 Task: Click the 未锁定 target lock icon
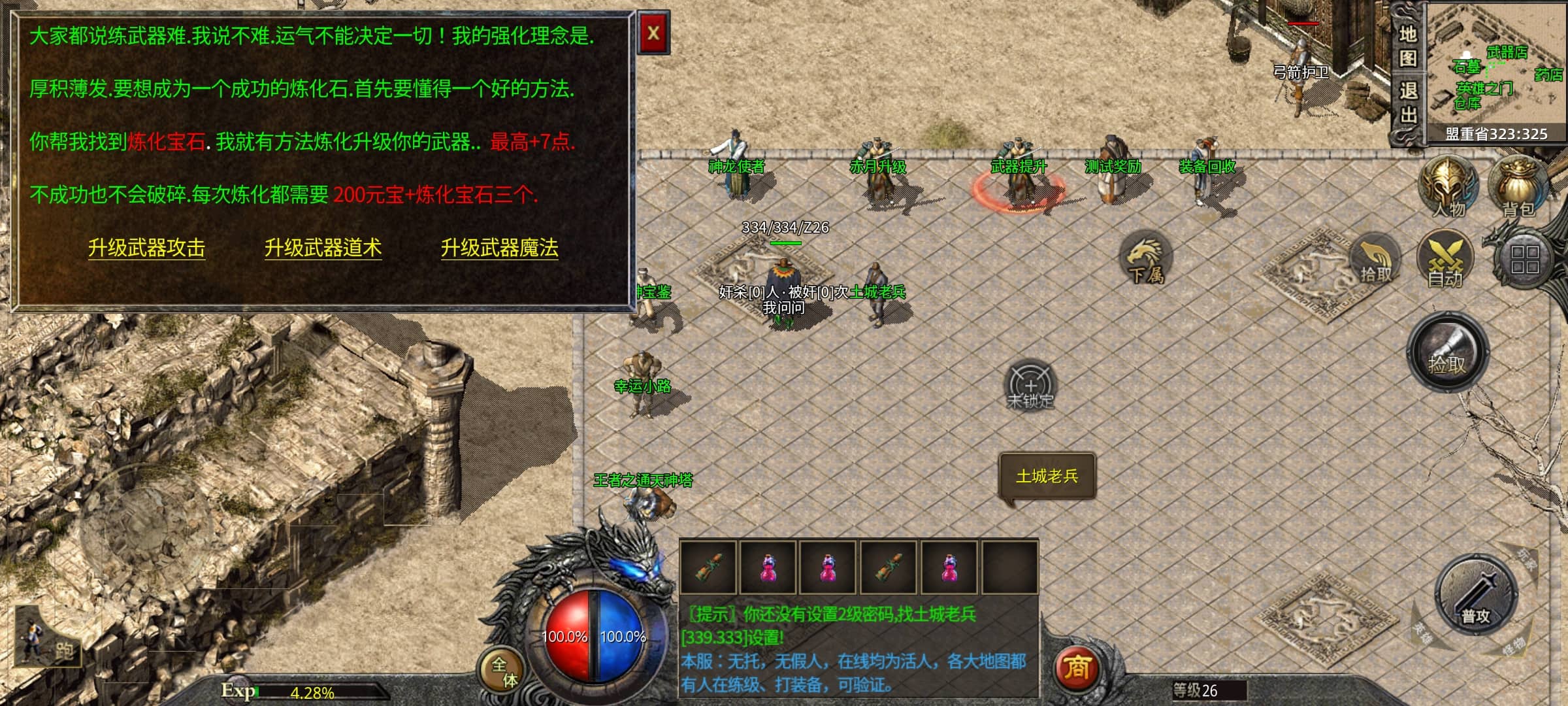pos(1030,386)
